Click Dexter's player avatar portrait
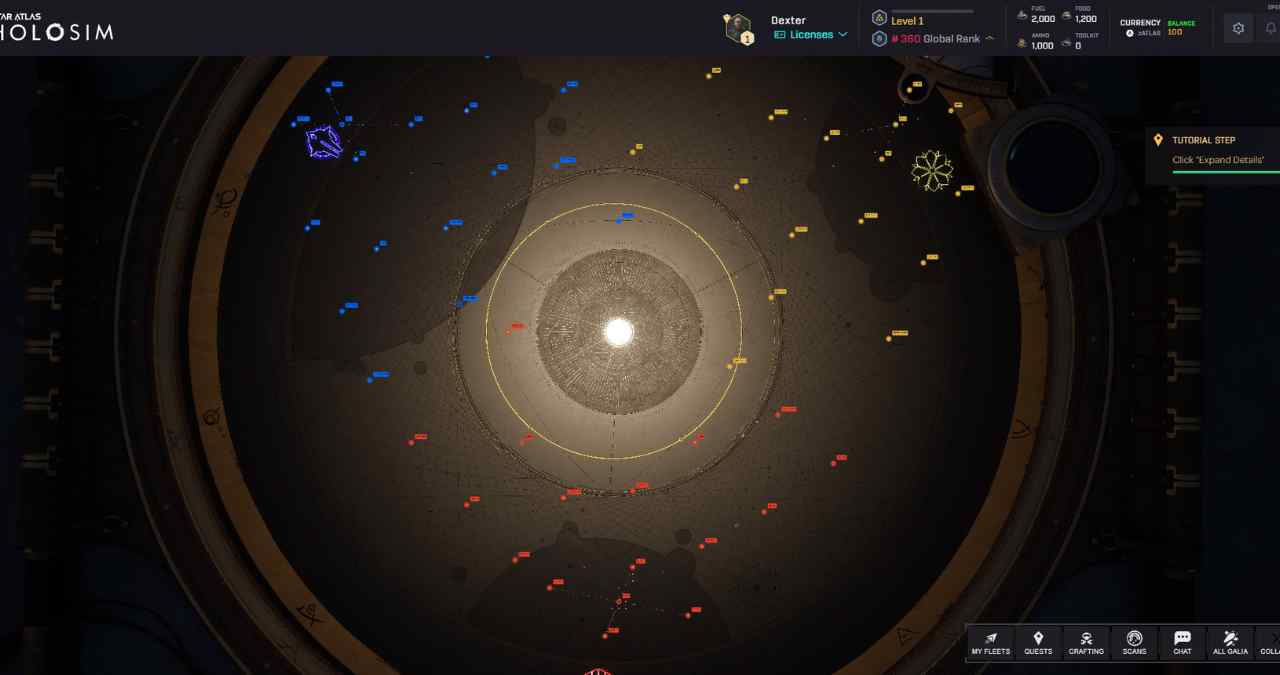 point(739,28)
